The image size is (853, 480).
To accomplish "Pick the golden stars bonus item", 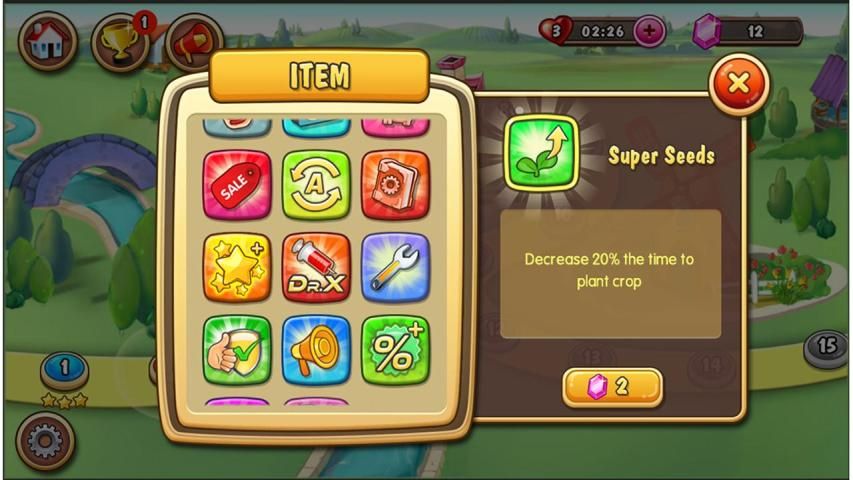I will (237, 267).
